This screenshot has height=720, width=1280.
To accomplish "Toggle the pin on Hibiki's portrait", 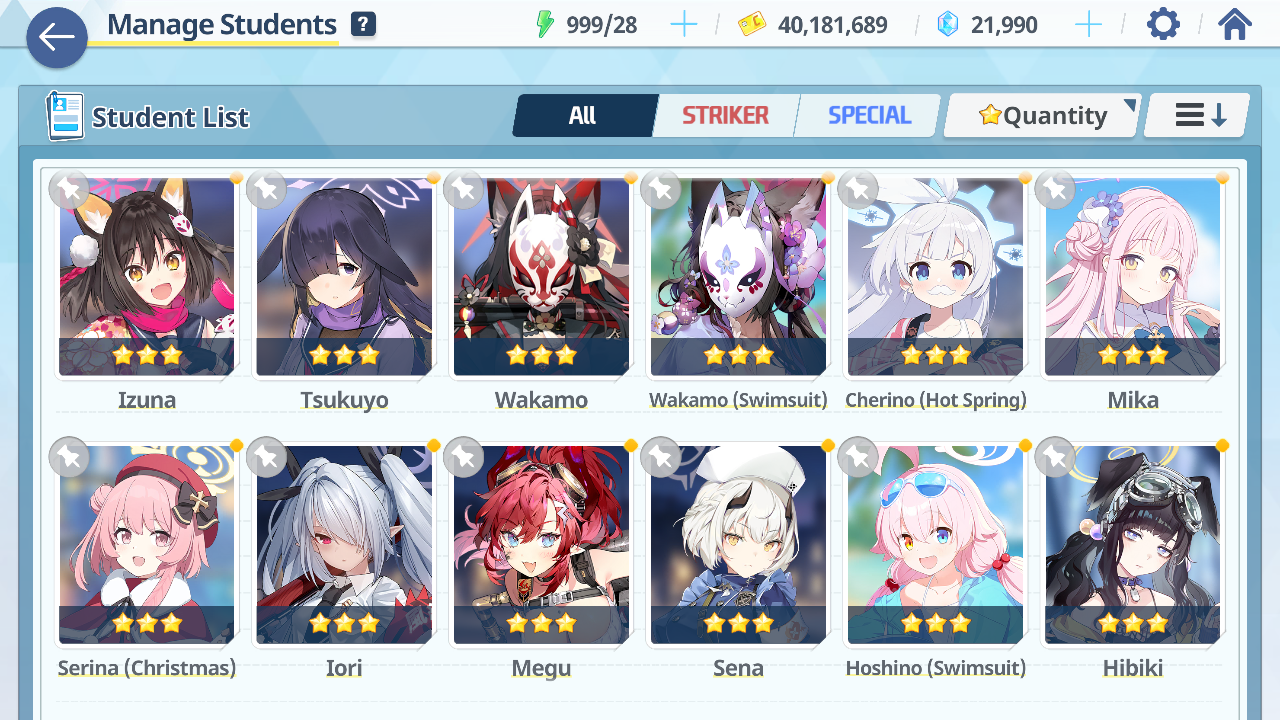I will 1054,457.
